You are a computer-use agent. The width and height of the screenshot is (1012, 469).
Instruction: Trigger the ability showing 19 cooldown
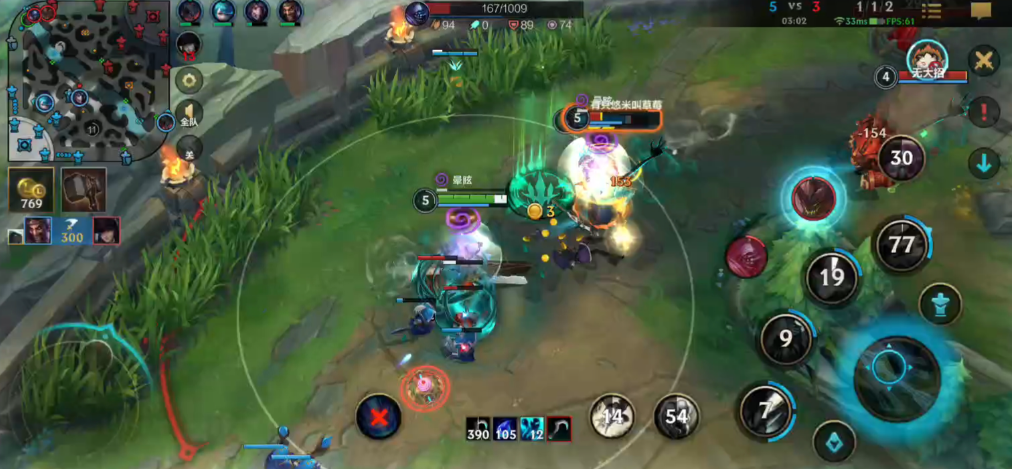coord(832,277)
